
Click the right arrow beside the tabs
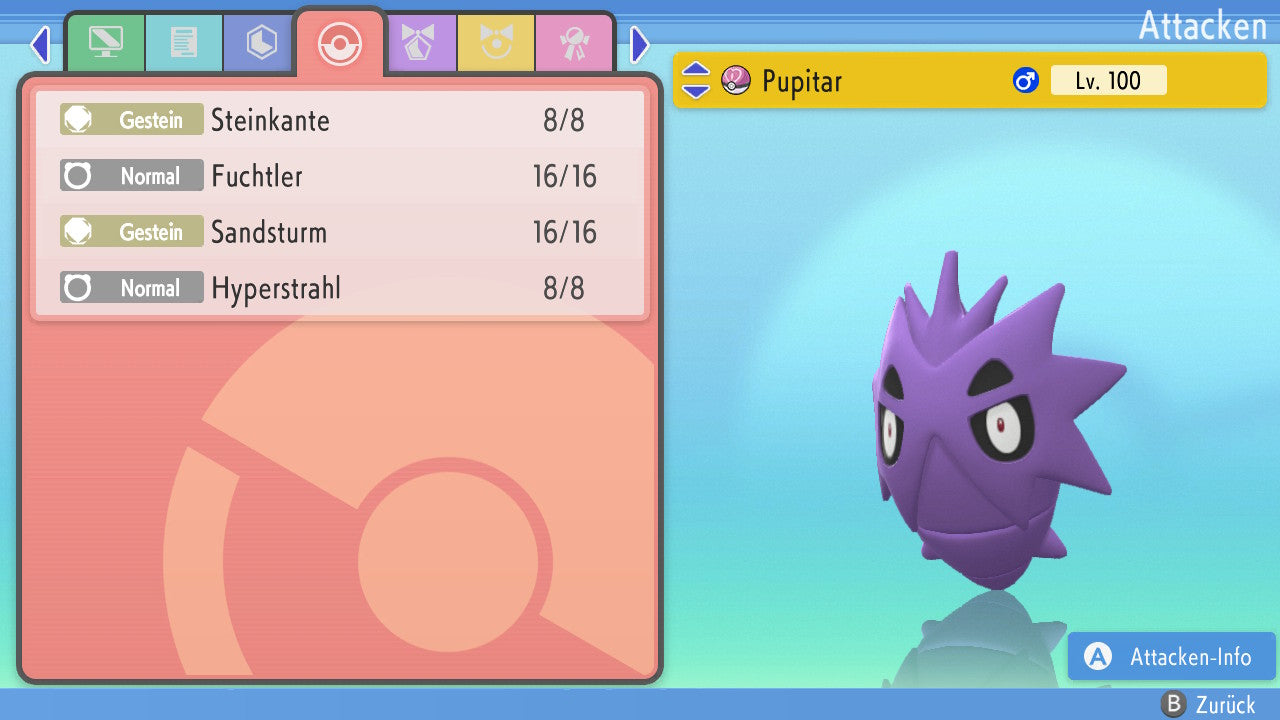click(x=640, y=44)
